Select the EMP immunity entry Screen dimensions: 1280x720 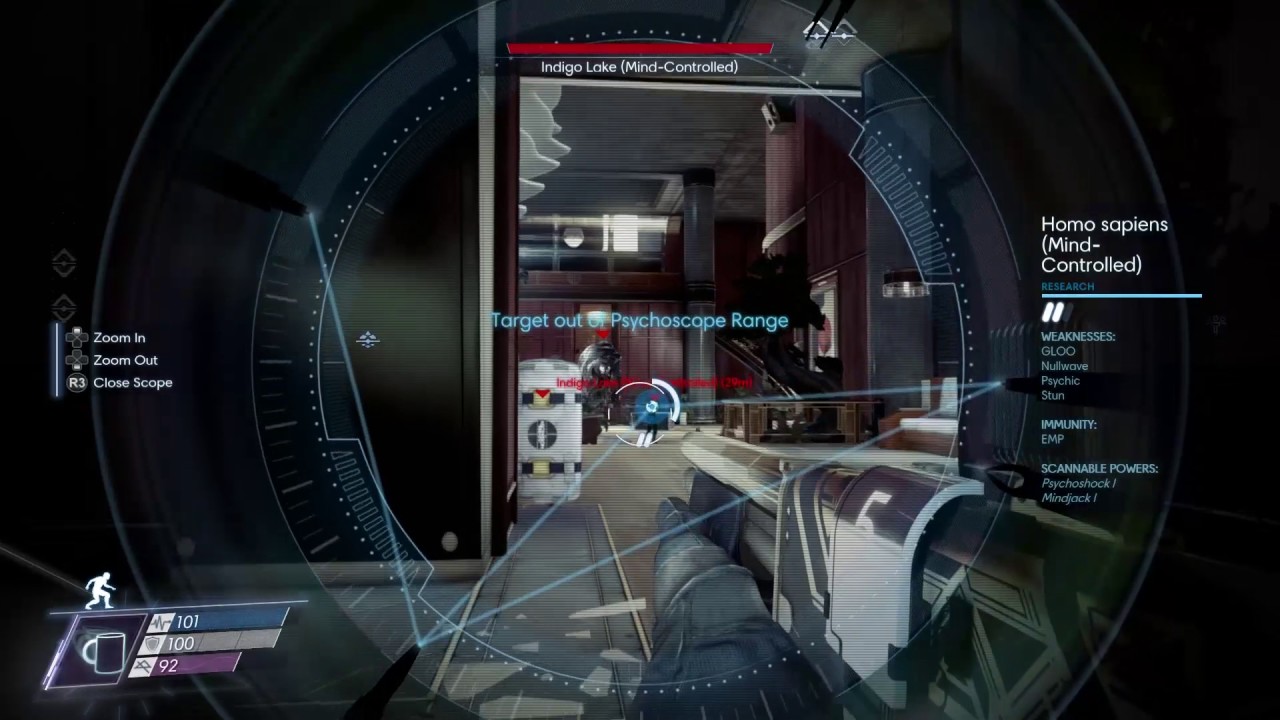click(1052, 439)
